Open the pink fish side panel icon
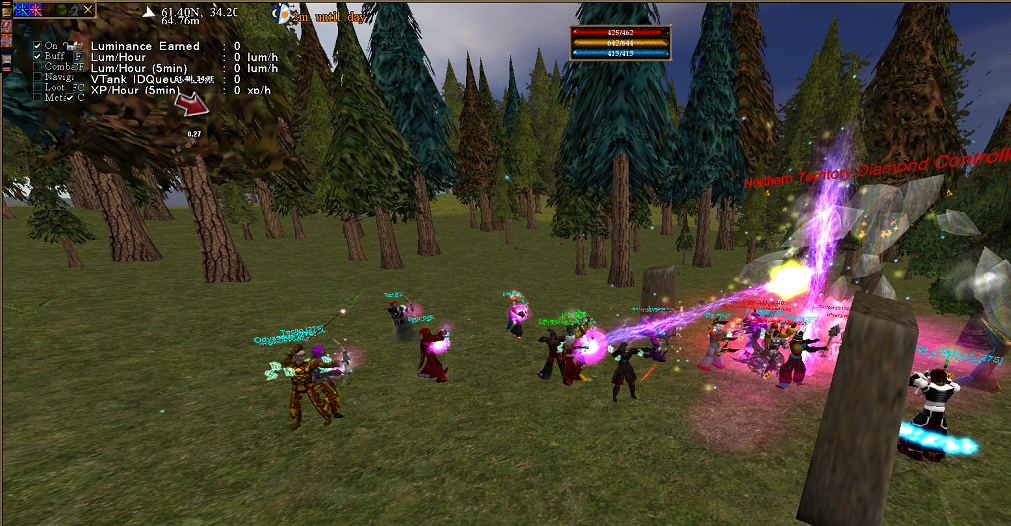 [x=7, y=40]
